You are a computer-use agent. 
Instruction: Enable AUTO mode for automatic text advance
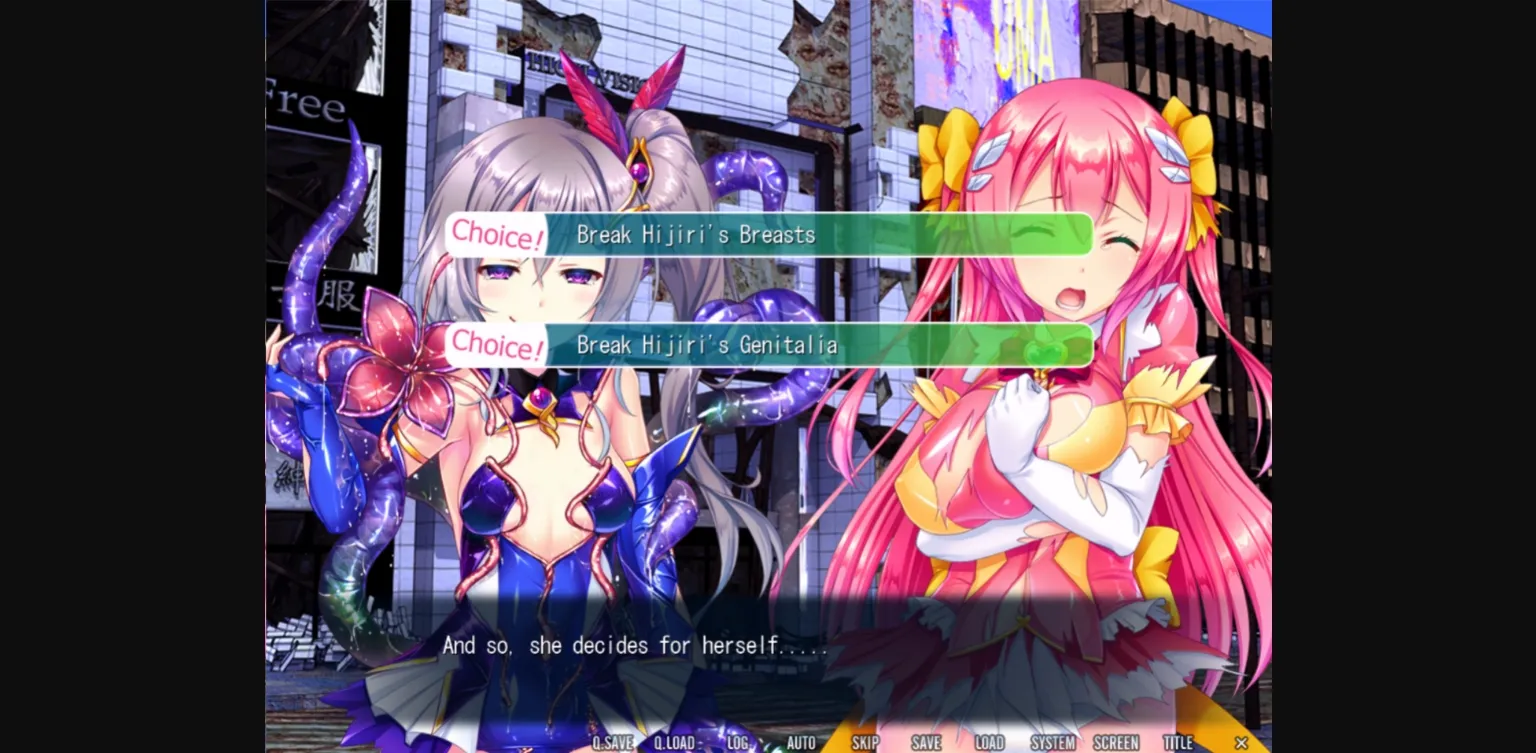(801, 743)
